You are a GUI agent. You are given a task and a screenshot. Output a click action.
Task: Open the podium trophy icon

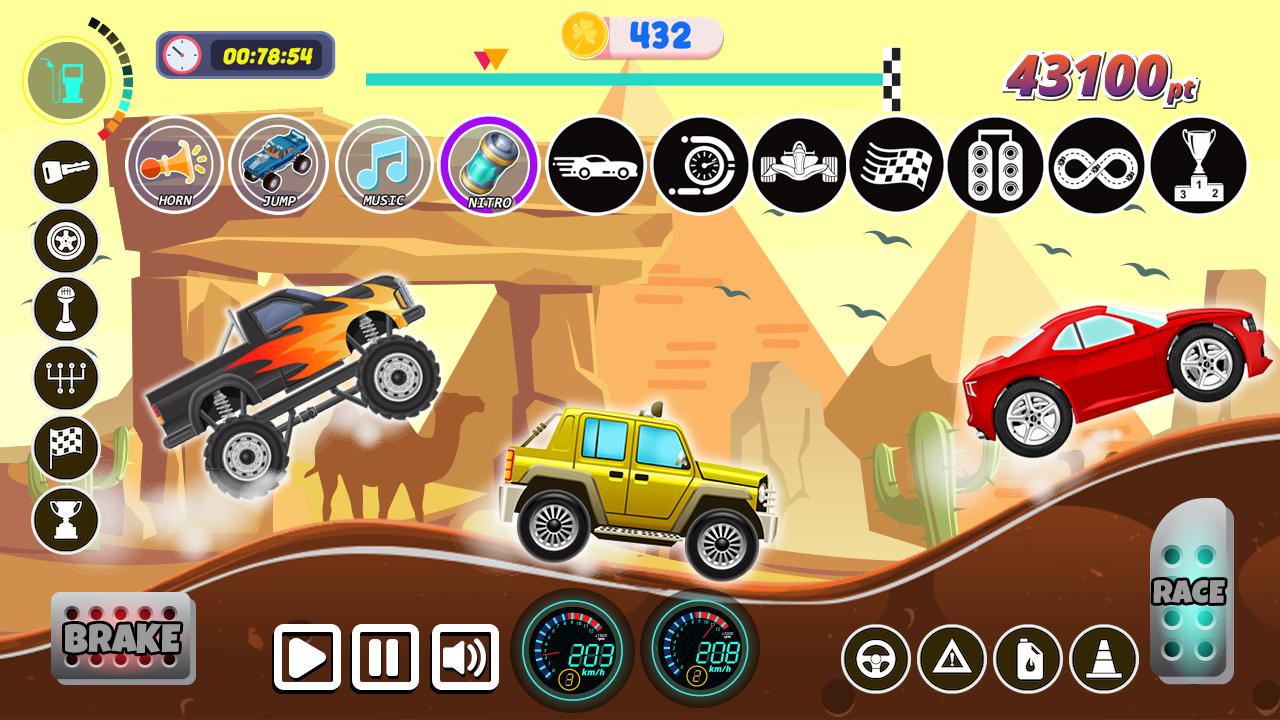(x=1198, y=165)
